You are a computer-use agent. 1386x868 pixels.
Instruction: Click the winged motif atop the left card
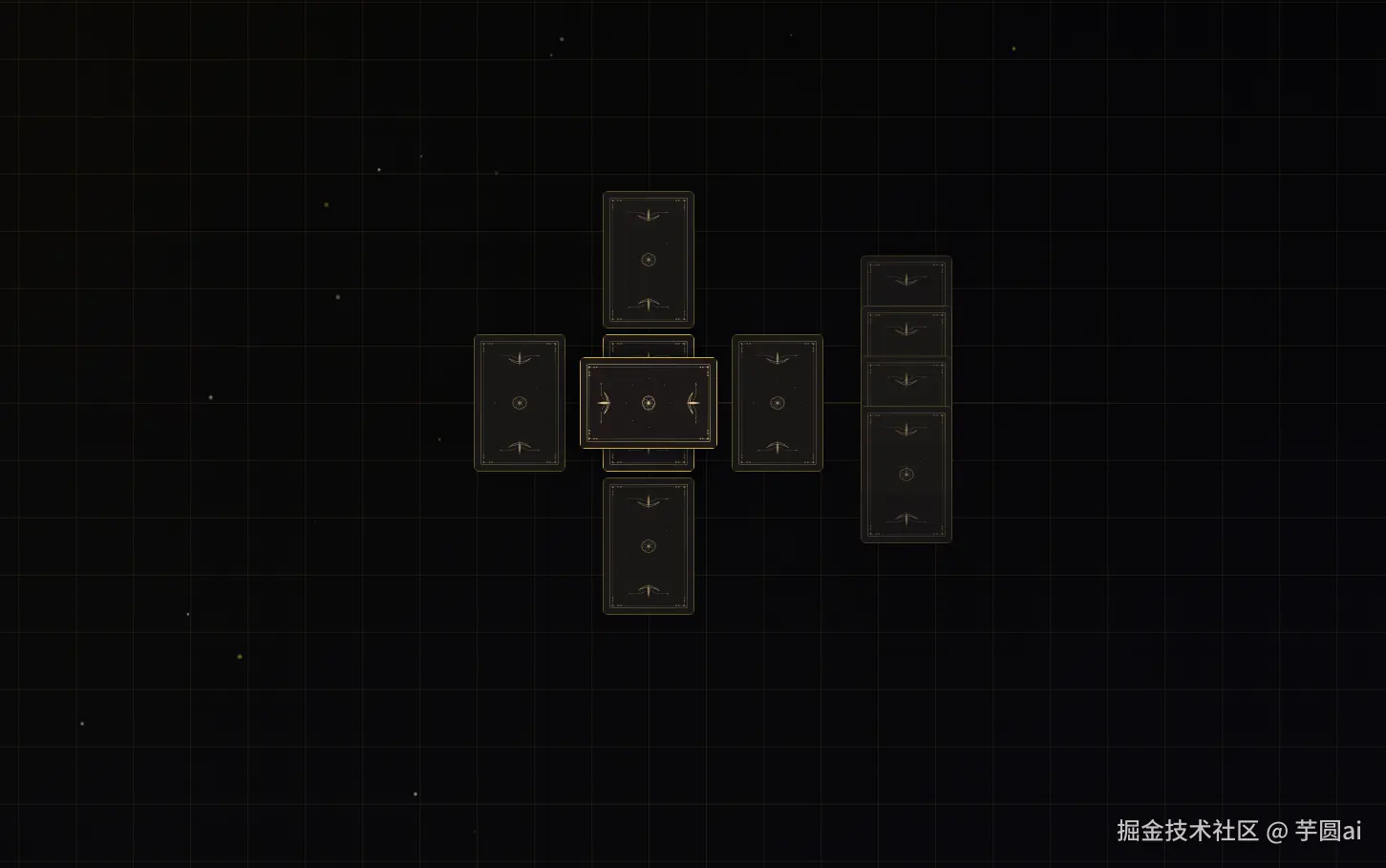(x=519, y=359)
